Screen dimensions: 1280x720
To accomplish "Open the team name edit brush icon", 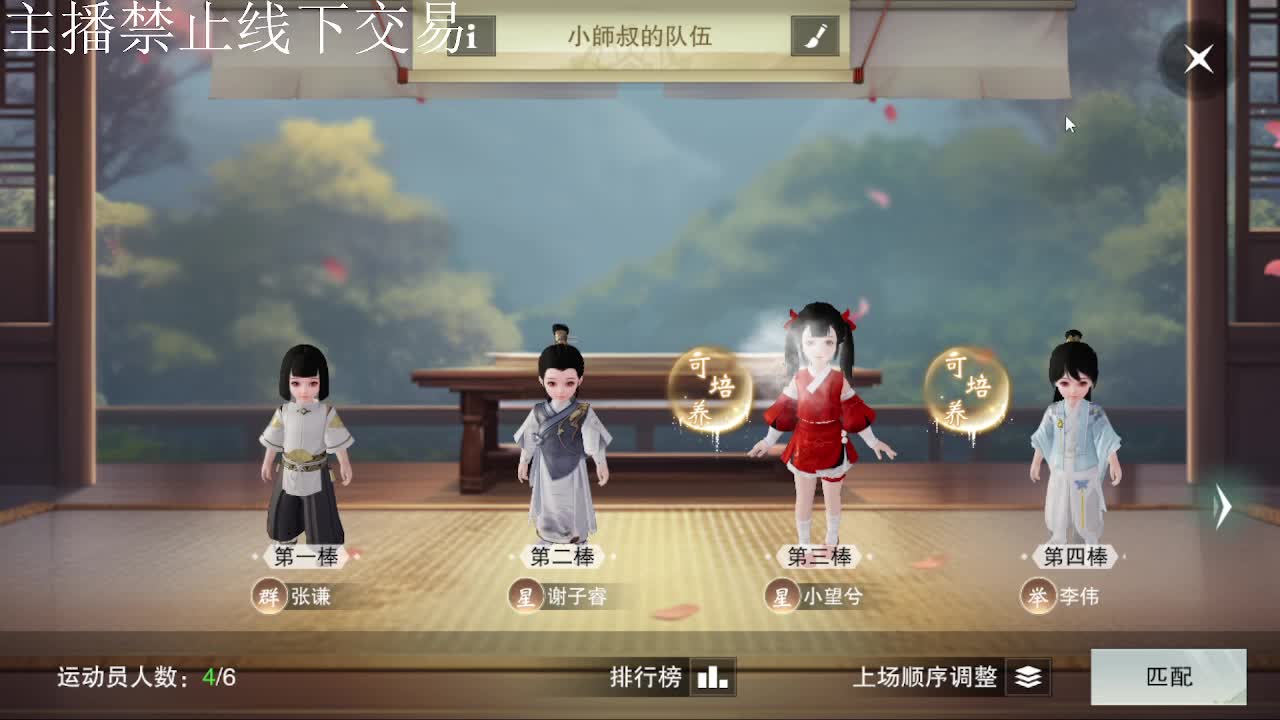I will (817, 33).
